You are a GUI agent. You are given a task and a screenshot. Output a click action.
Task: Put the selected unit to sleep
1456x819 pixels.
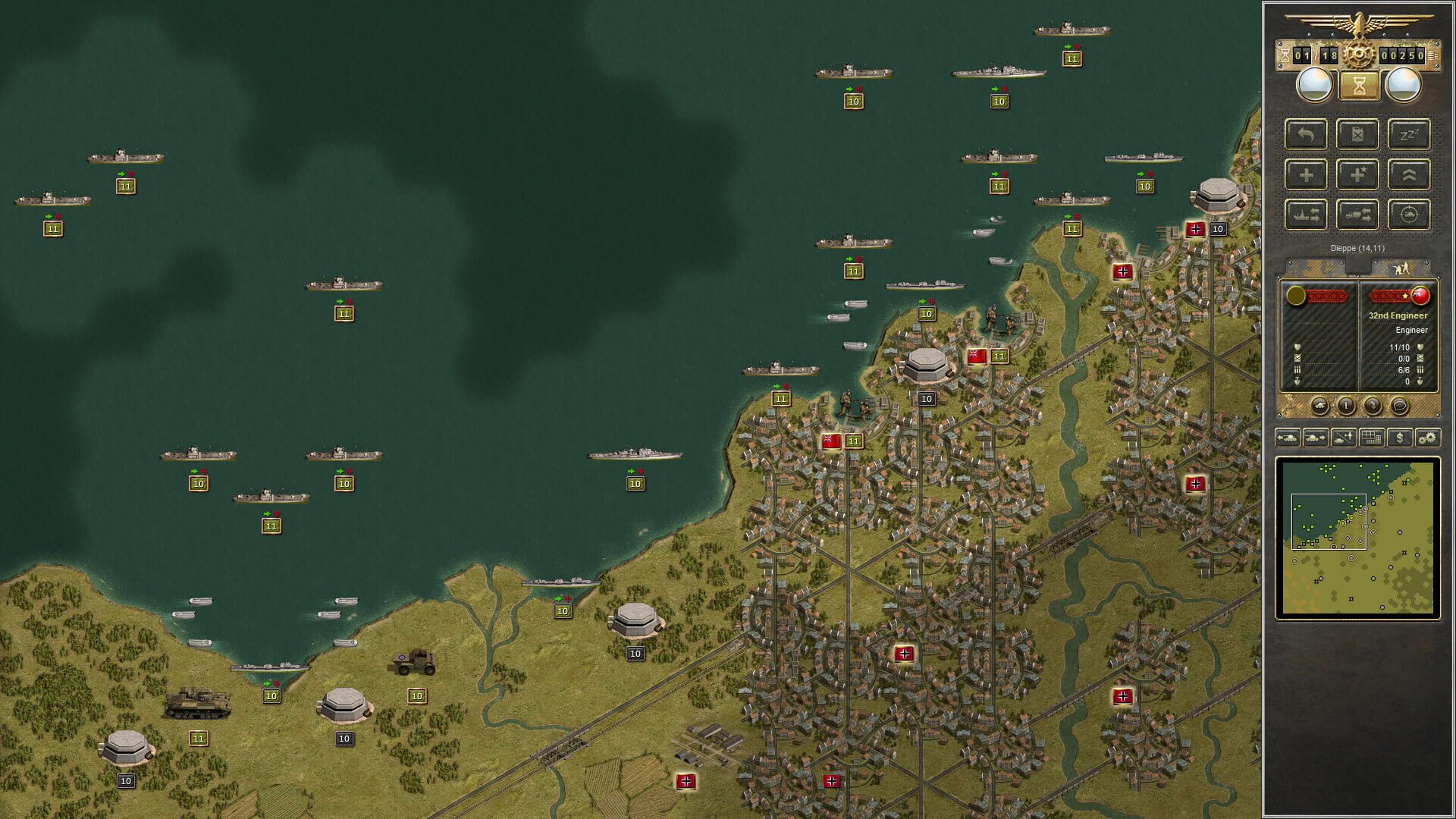[x=1408, y=134]
